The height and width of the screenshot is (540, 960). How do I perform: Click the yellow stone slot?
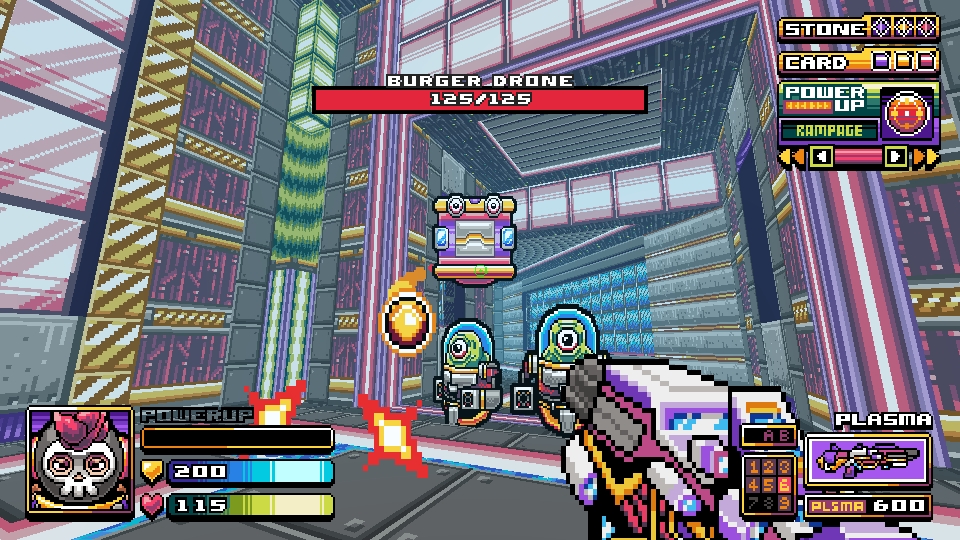pyautogui.click(x=904, y=28)
